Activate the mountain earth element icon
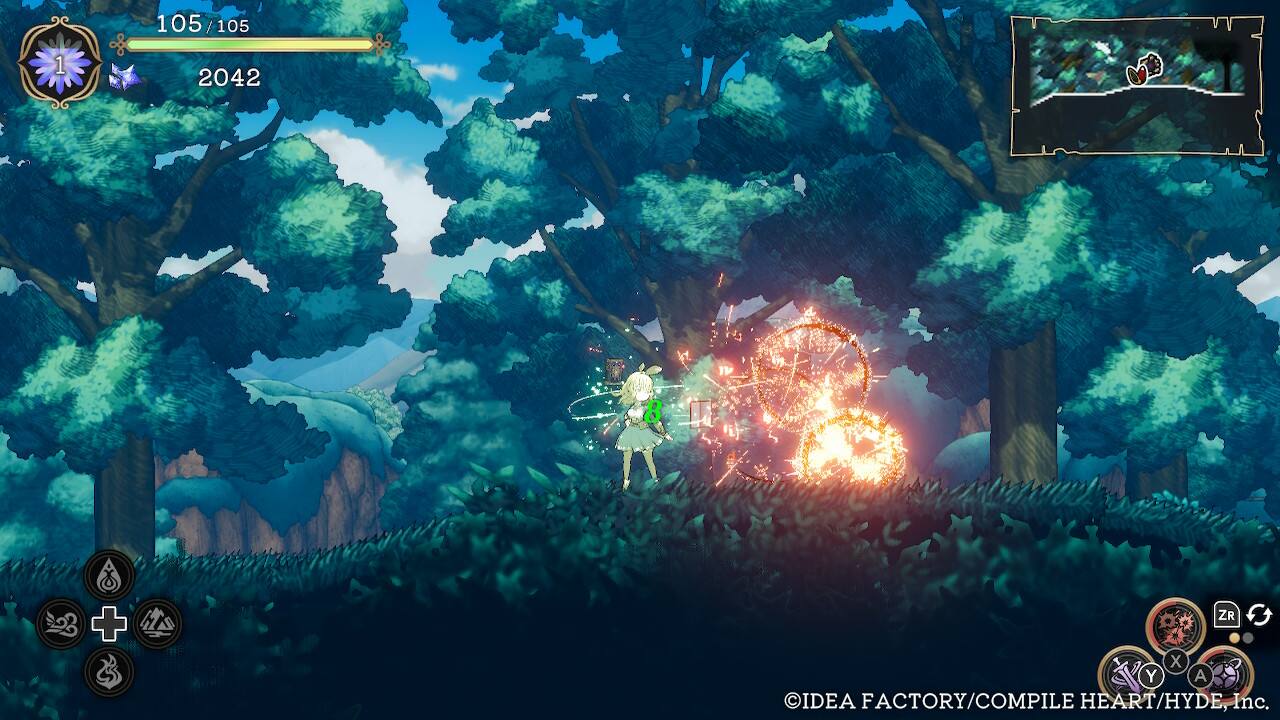Image resolution: width=1280 pixels, height=720 pixels. point(157,624)
